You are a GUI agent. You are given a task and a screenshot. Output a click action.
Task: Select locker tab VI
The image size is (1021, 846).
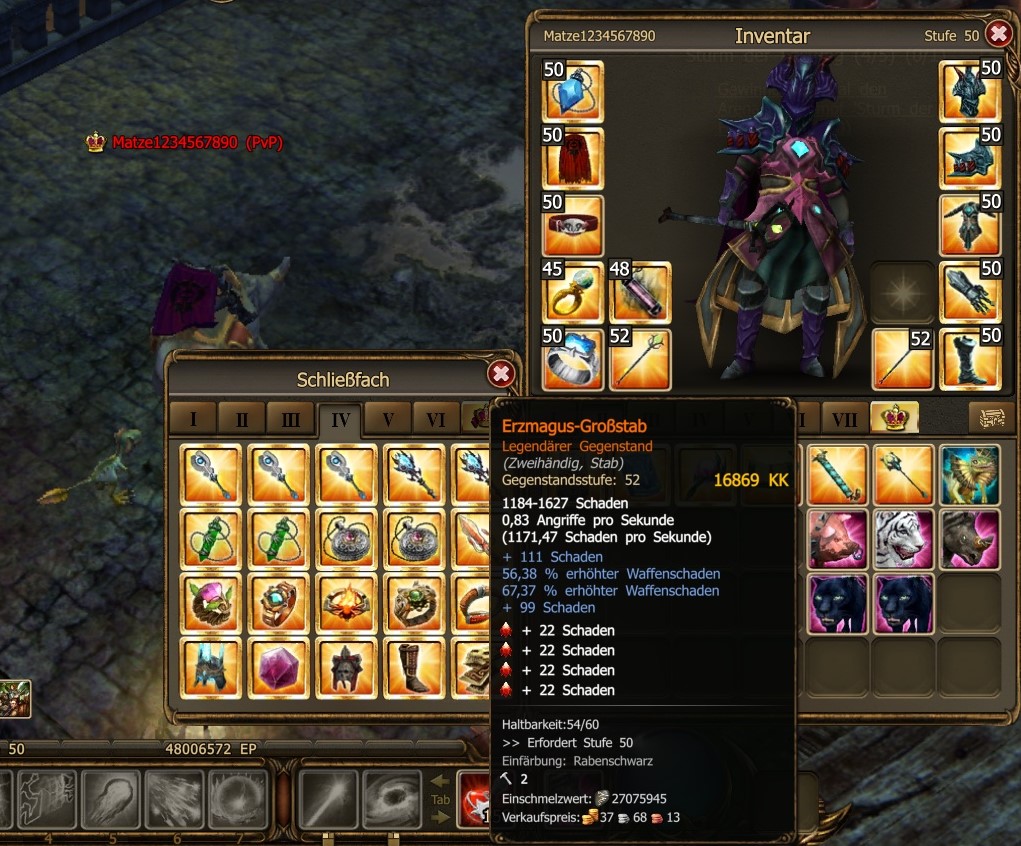(436, 419)
